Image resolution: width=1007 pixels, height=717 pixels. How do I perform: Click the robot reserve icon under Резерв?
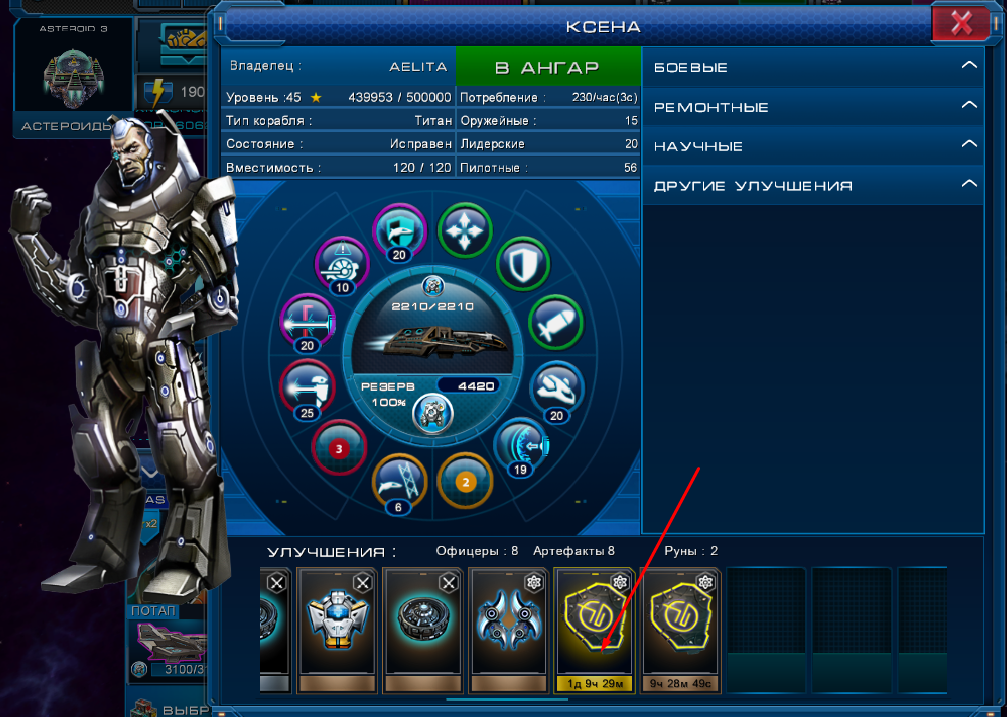434,412
